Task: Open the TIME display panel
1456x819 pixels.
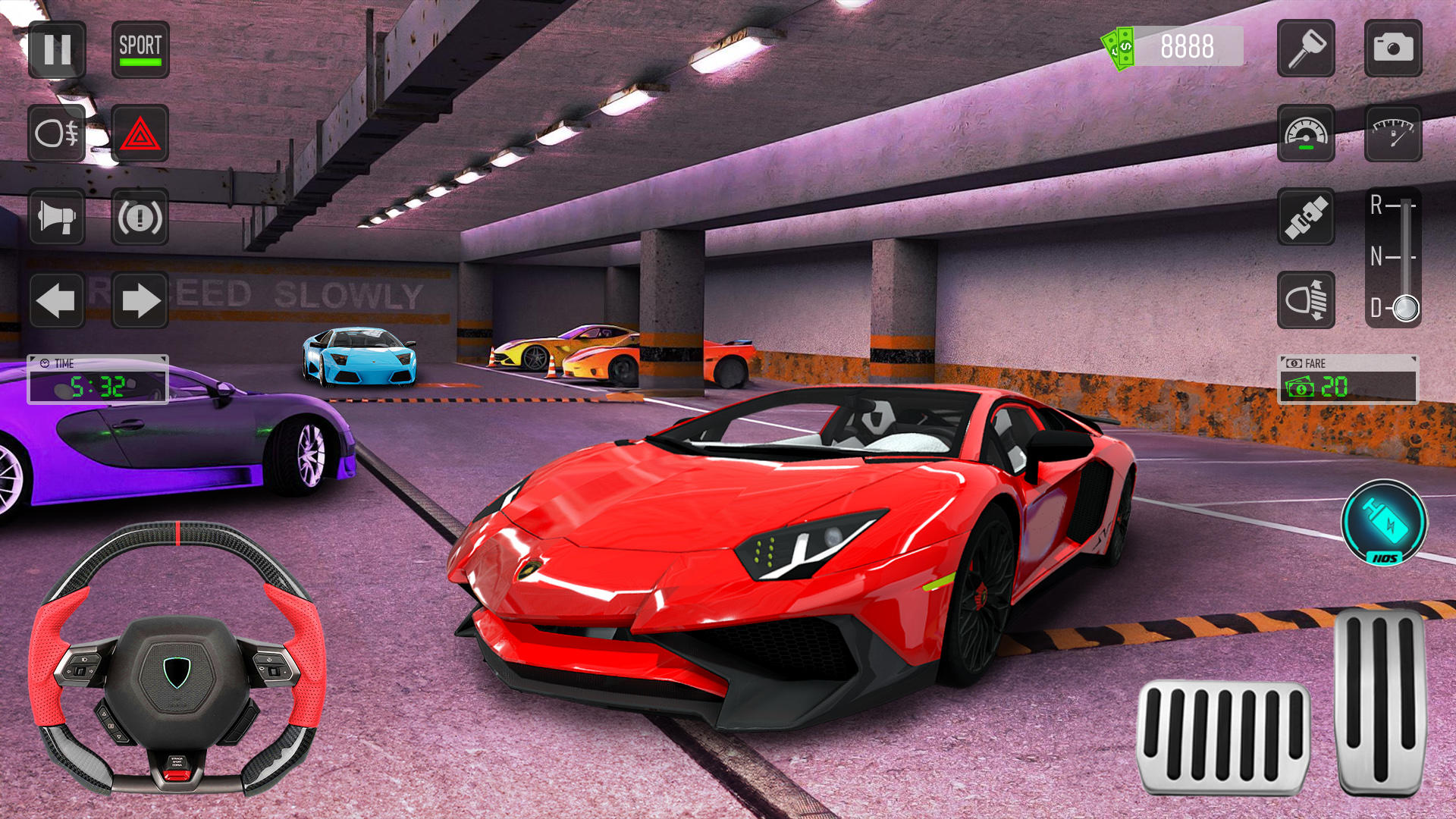Action: pos(97,379)
